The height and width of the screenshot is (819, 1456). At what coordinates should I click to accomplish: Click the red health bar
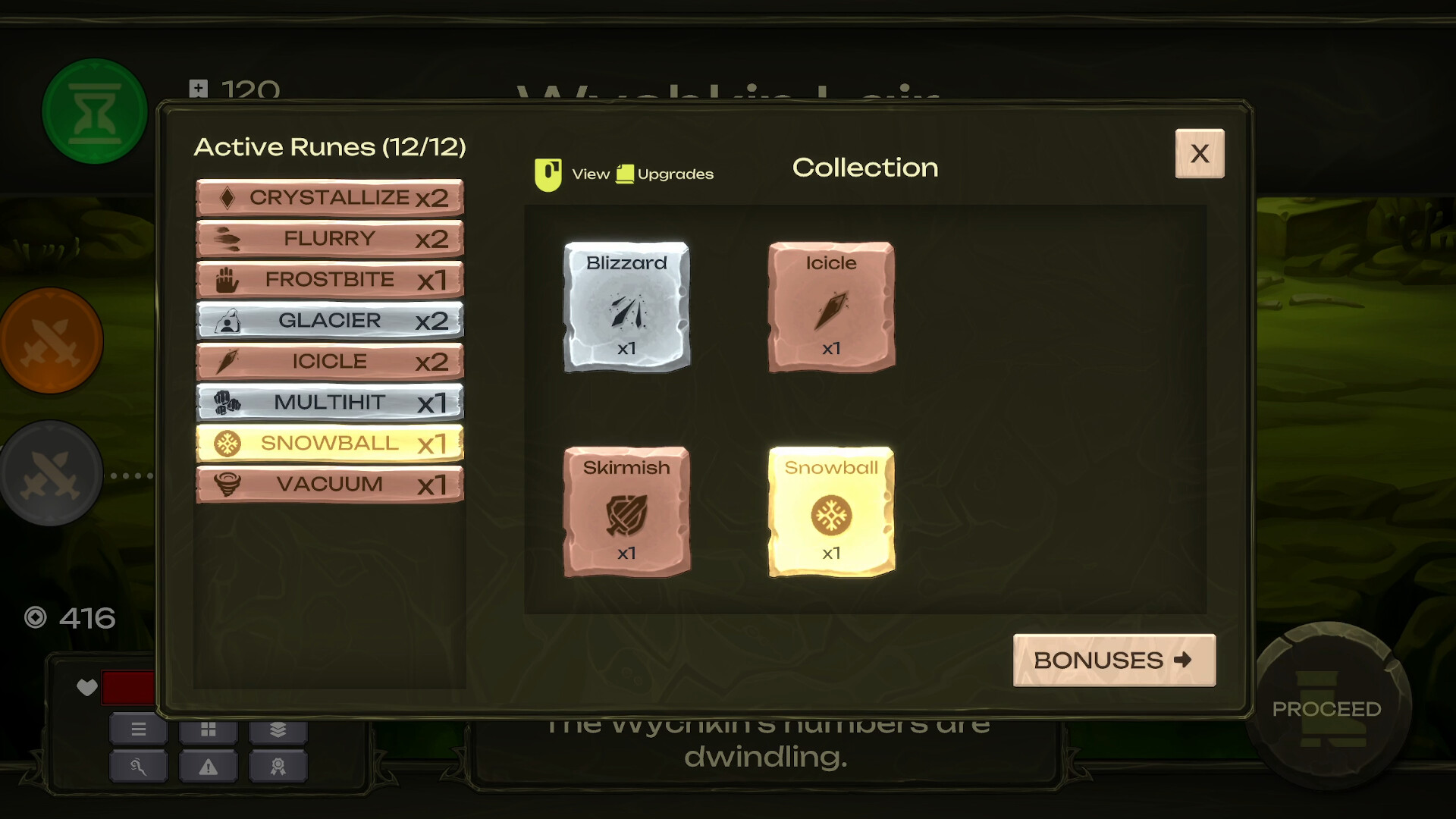point(127,687)
